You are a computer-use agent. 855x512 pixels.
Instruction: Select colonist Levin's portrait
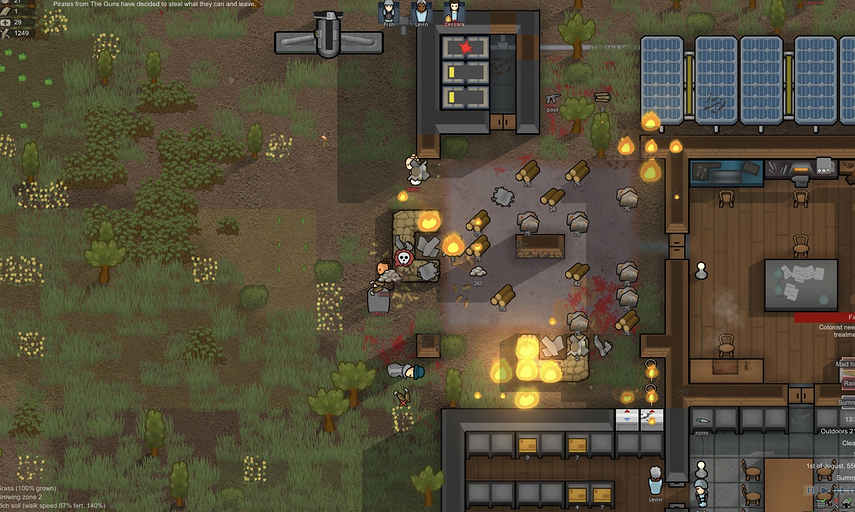[421, 13]
